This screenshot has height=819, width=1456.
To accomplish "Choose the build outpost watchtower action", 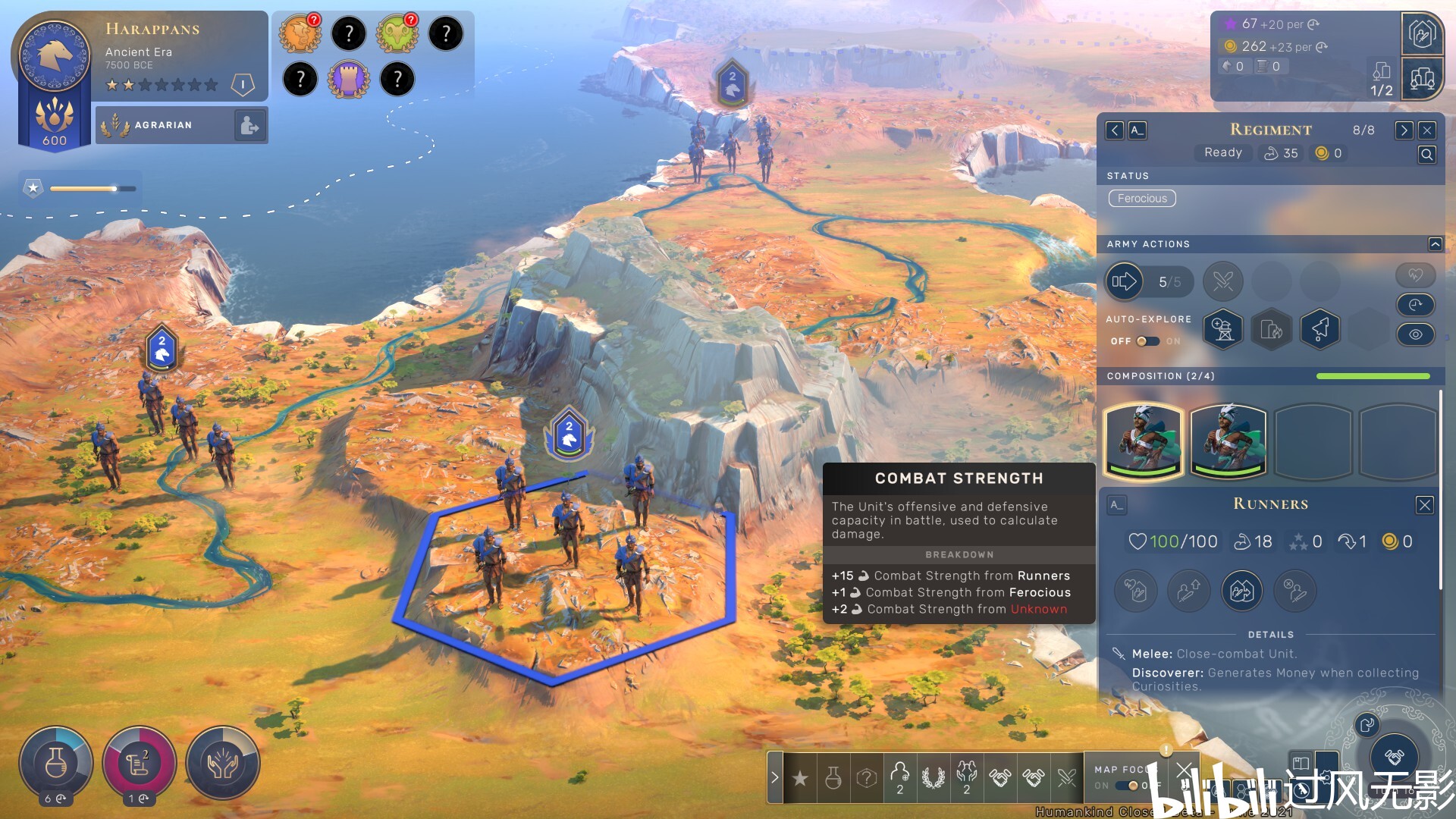I will coord(1222,329).
